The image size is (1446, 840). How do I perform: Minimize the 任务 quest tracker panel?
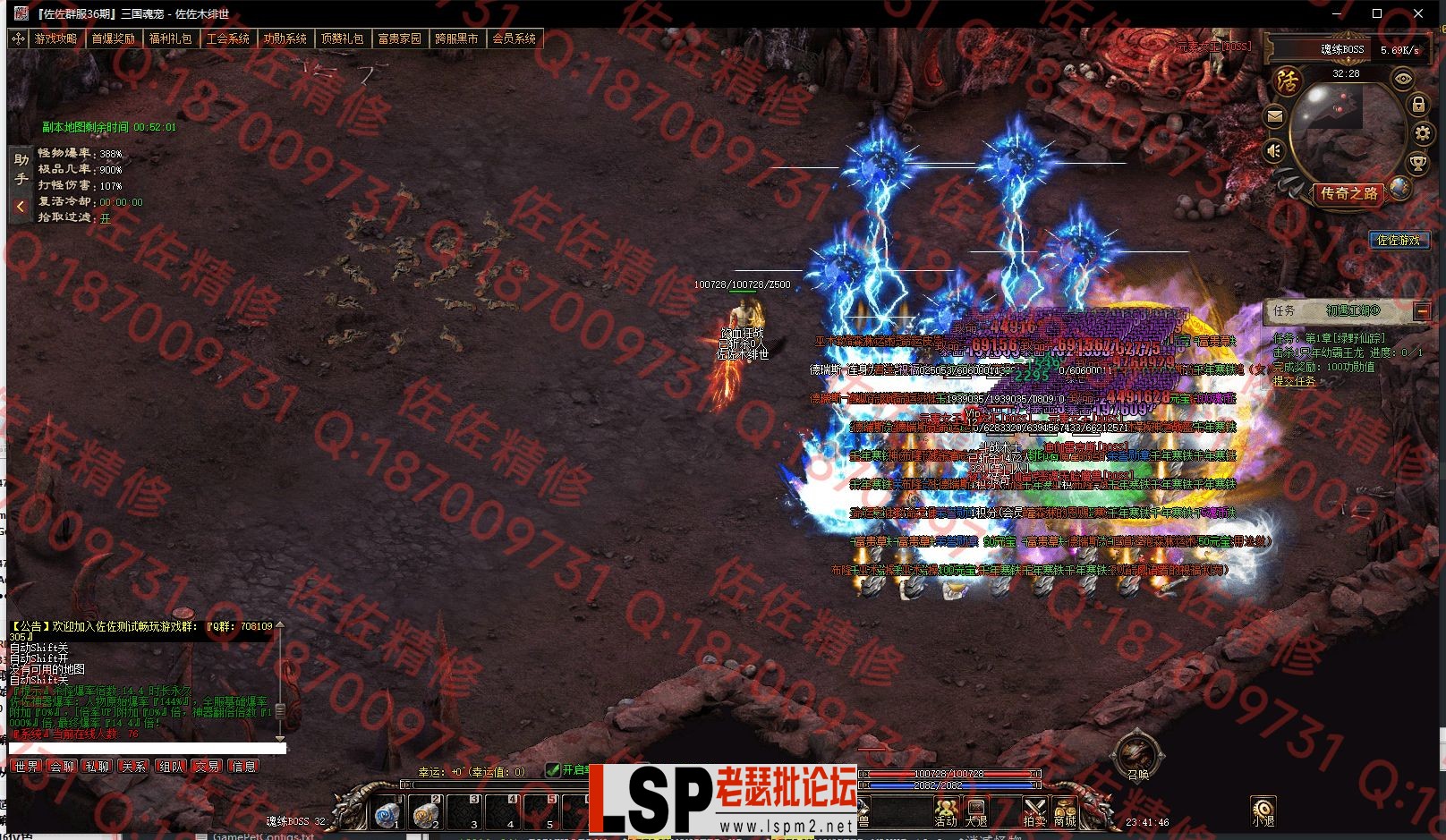pos(1422,310)
